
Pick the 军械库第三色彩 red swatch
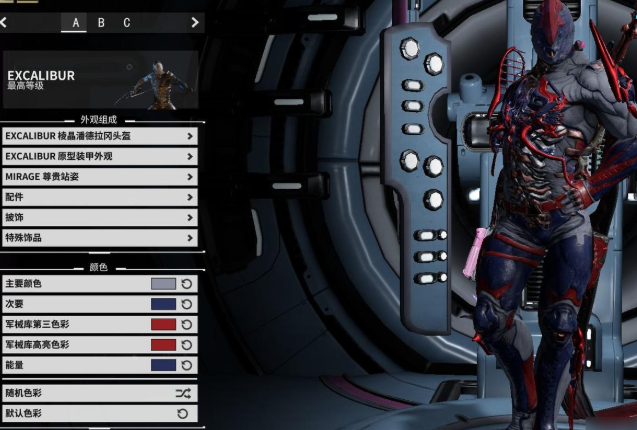(x=163, y=325)
